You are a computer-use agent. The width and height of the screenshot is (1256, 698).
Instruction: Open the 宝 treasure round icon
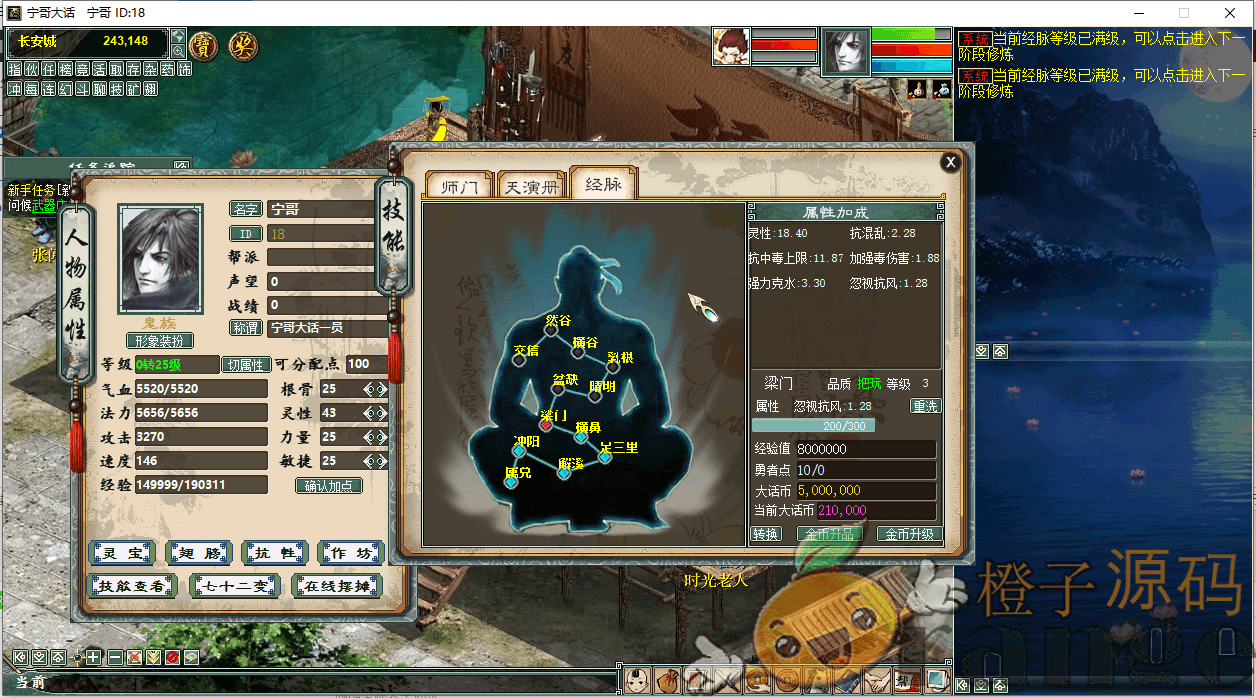(x=204, y=45)
